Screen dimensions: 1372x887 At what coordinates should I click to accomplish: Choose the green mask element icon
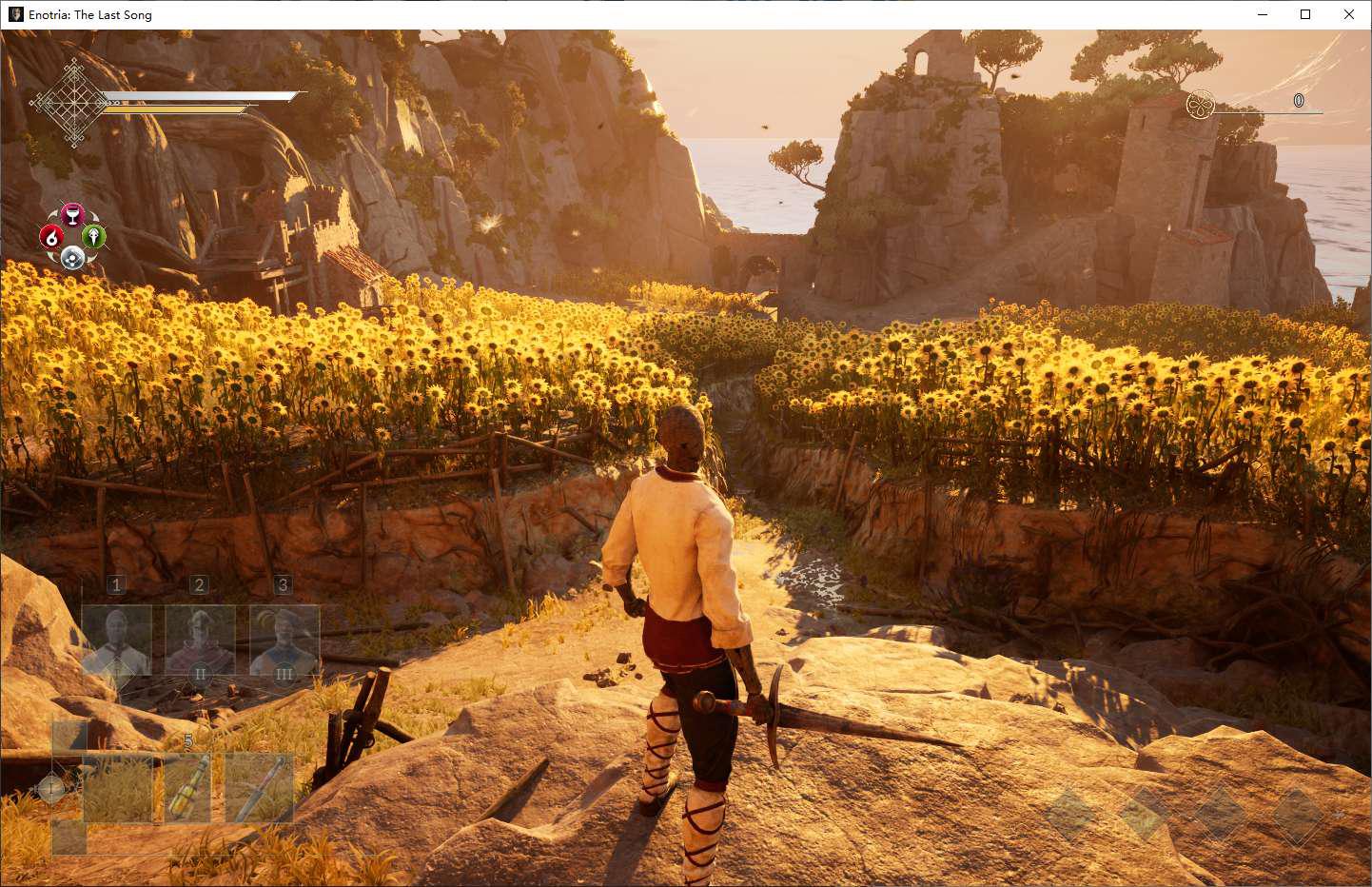94,236
